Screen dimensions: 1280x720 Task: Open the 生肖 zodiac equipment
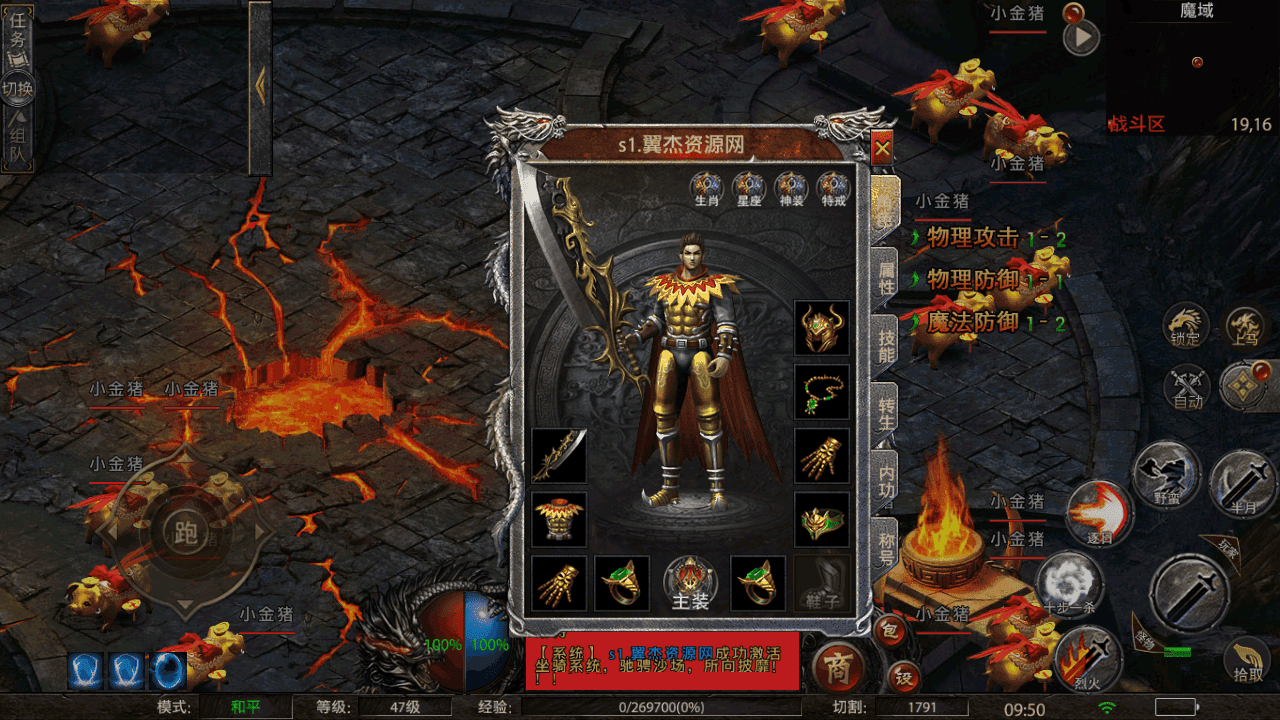[x=706, y=188]
